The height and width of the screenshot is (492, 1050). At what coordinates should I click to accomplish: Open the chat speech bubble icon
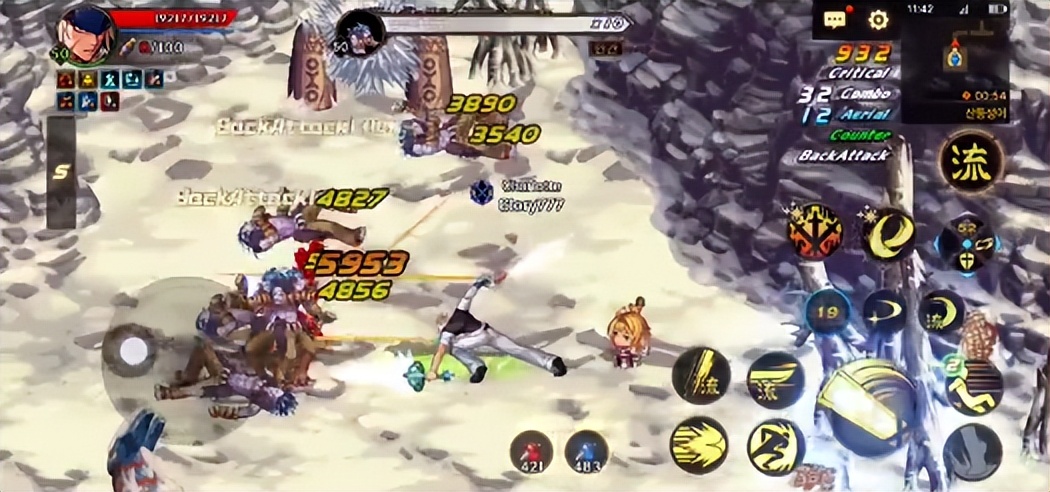click(x=835, y=19)
